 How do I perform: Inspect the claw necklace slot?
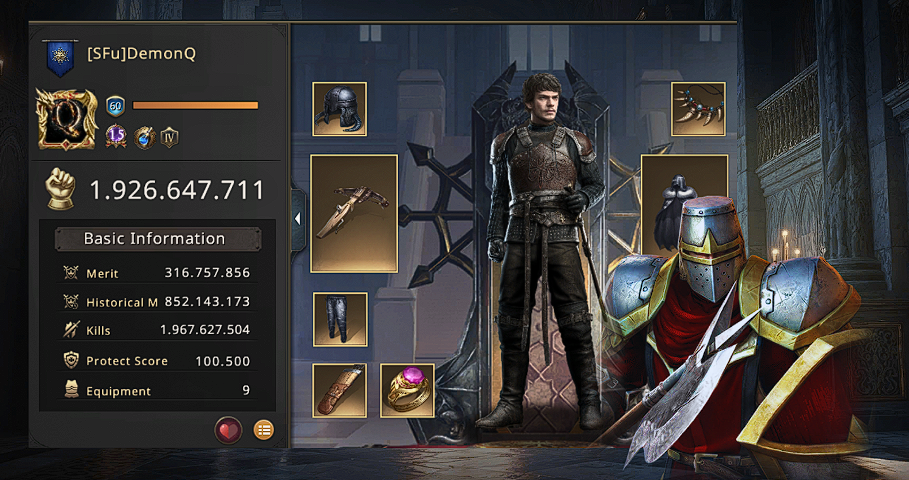click(698, 109)
